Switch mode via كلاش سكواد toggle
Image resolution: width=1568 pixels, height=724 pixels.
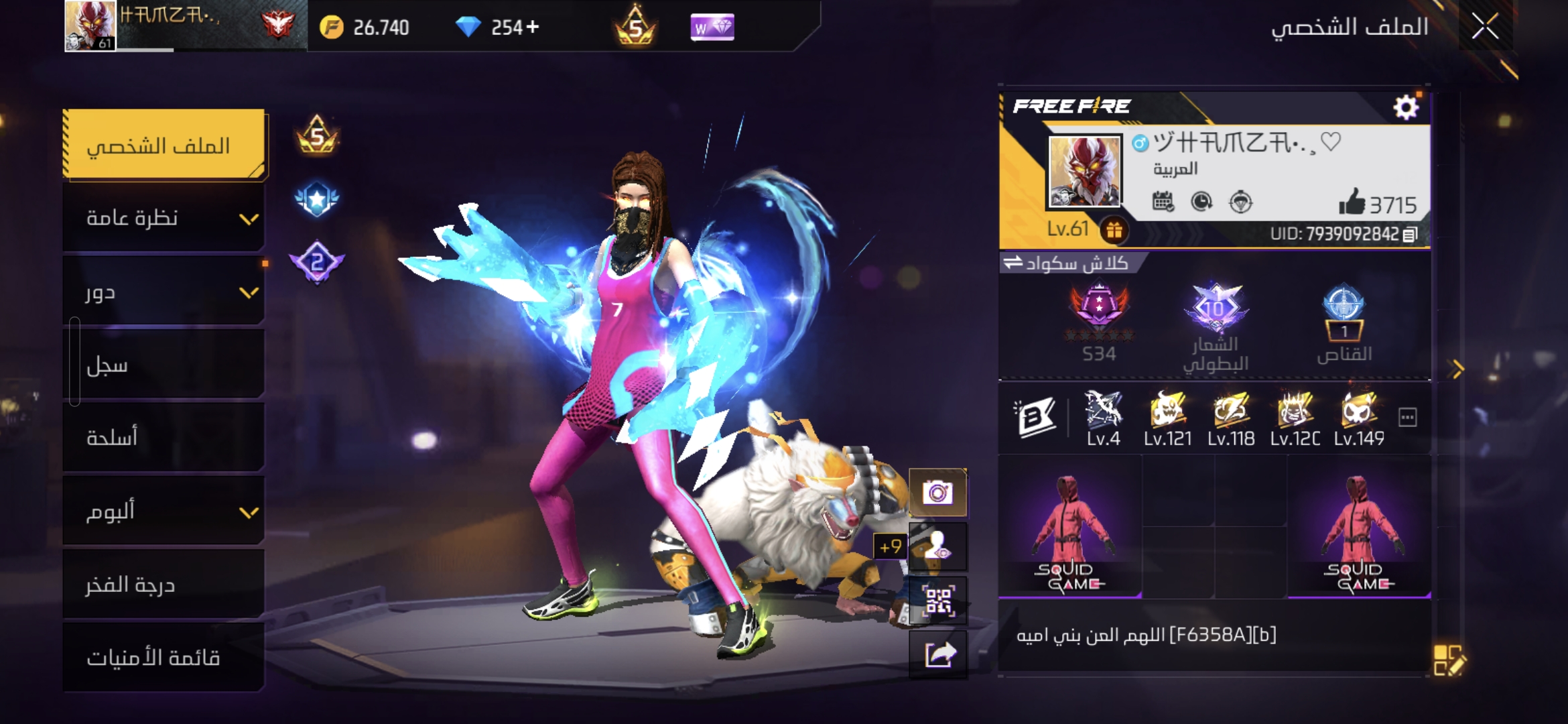(1065, 263)
